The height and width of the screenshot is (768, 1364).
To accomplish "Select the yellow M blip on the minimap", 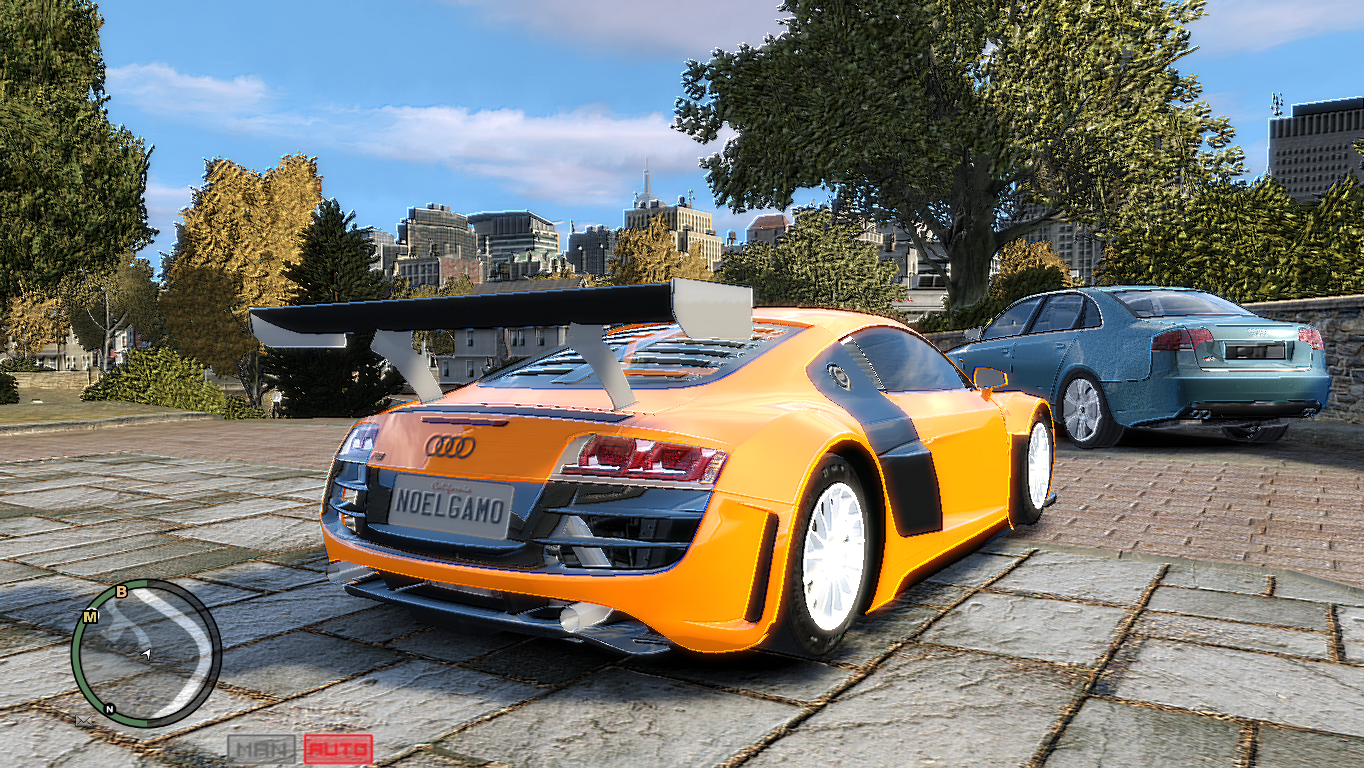I will (x=89, y=615).
